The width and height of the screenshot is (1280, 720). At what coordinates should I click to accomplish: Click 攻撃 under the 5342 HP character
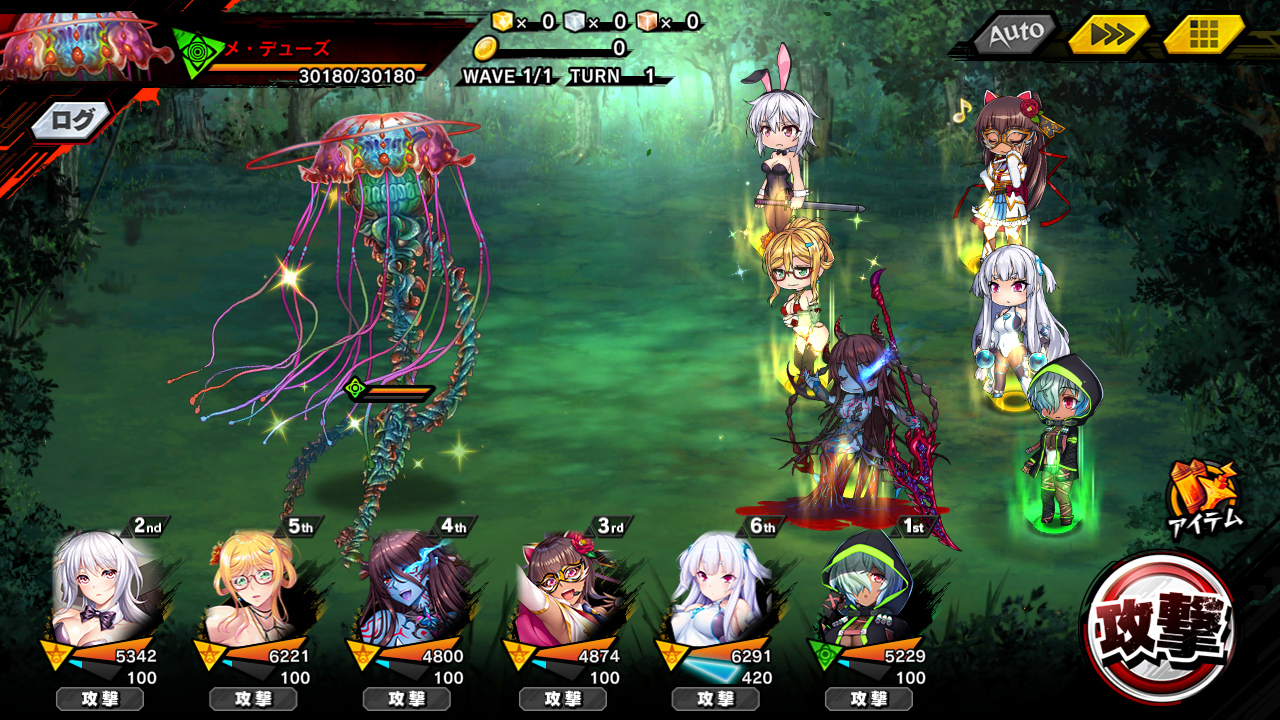click(100, 699)
